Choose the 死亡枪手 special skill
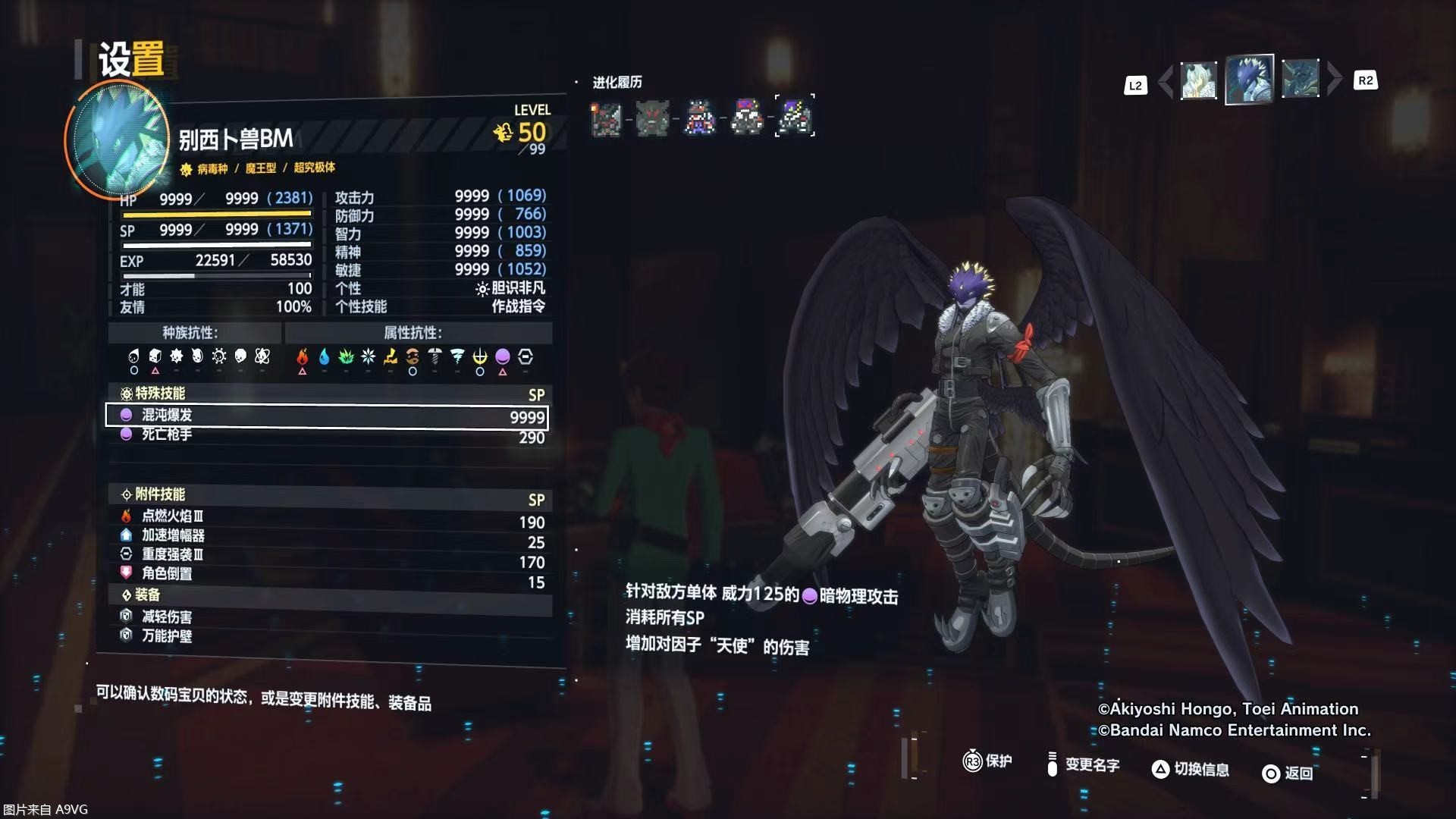This screenshot has width=1456, height=819. 326,435
